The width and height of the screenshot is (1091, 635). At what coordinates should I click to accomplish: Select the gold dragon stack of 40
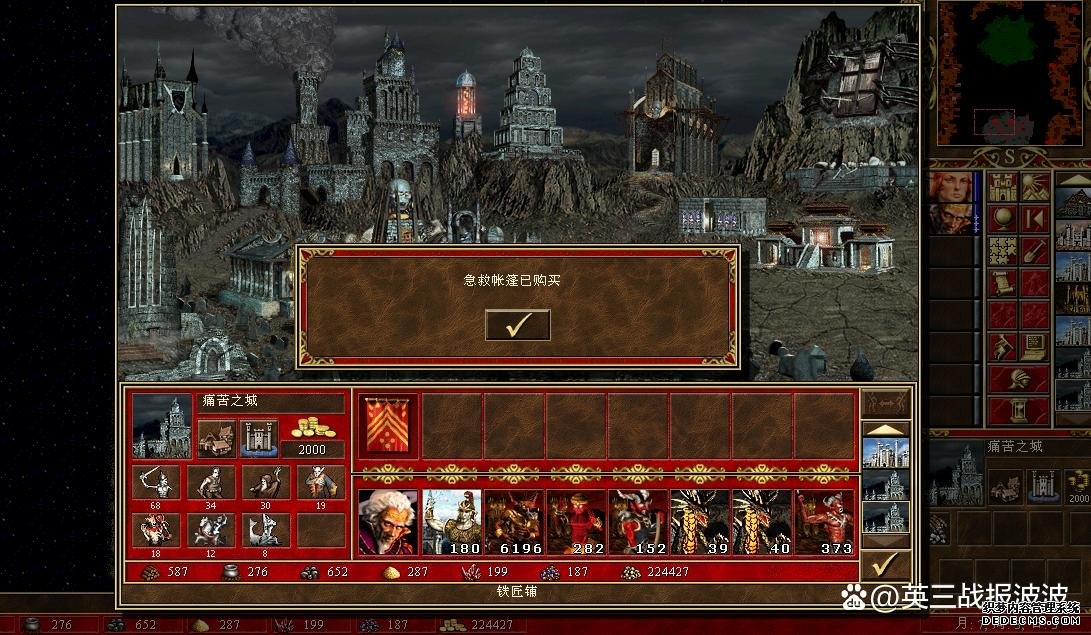761,522
